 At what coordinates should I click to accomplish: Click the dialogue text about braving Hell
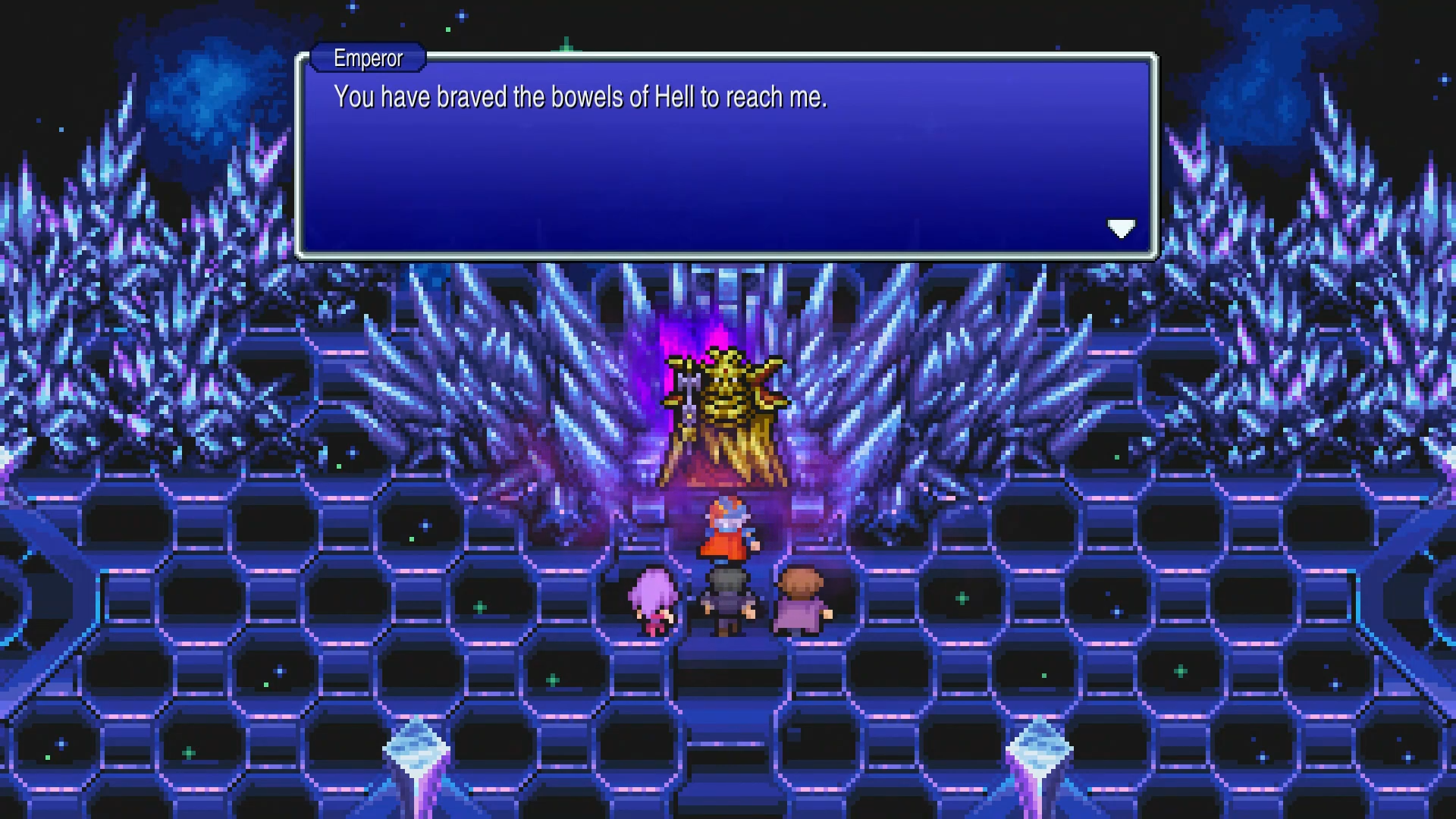click(580, 97)
